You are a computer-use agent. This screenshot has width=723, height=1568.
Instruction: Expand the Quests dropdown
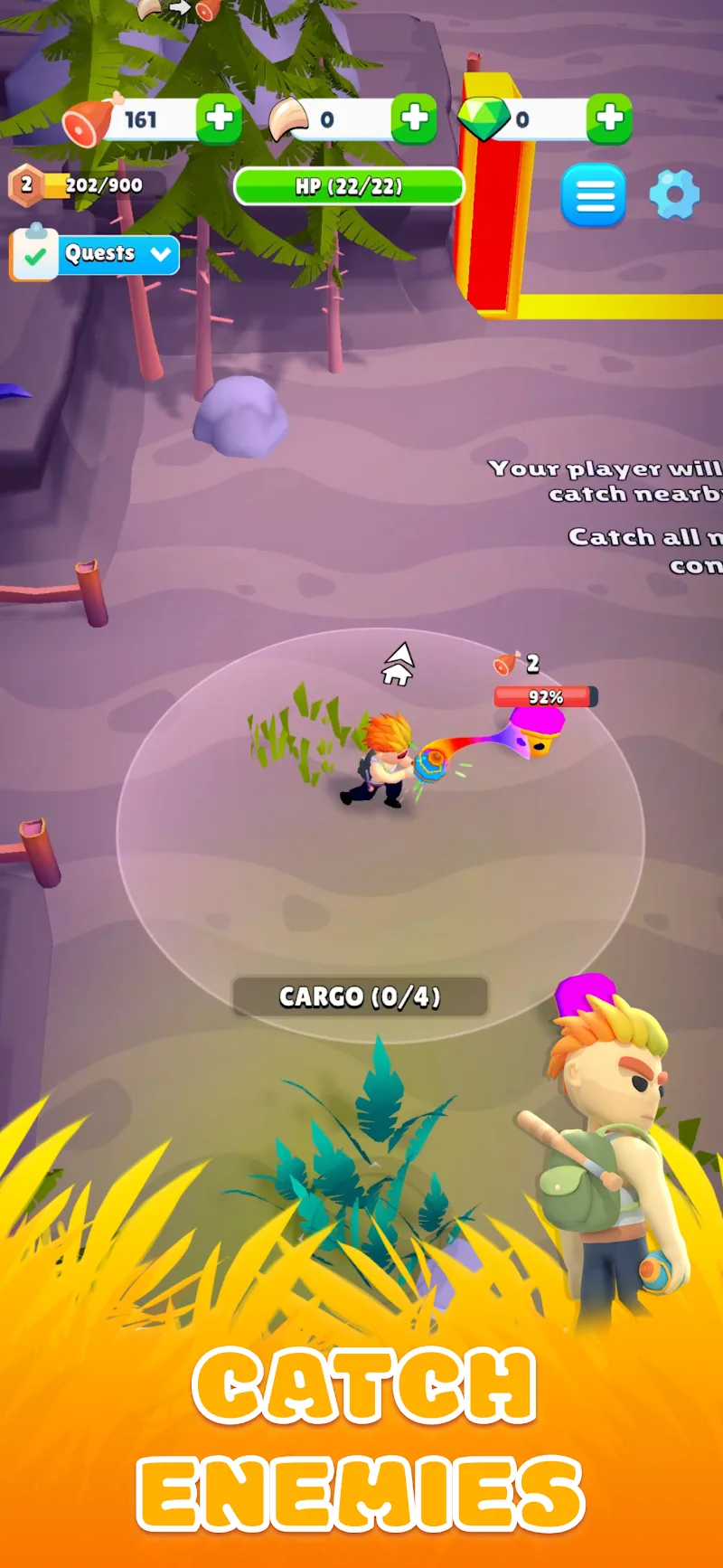tap(161, 255)
